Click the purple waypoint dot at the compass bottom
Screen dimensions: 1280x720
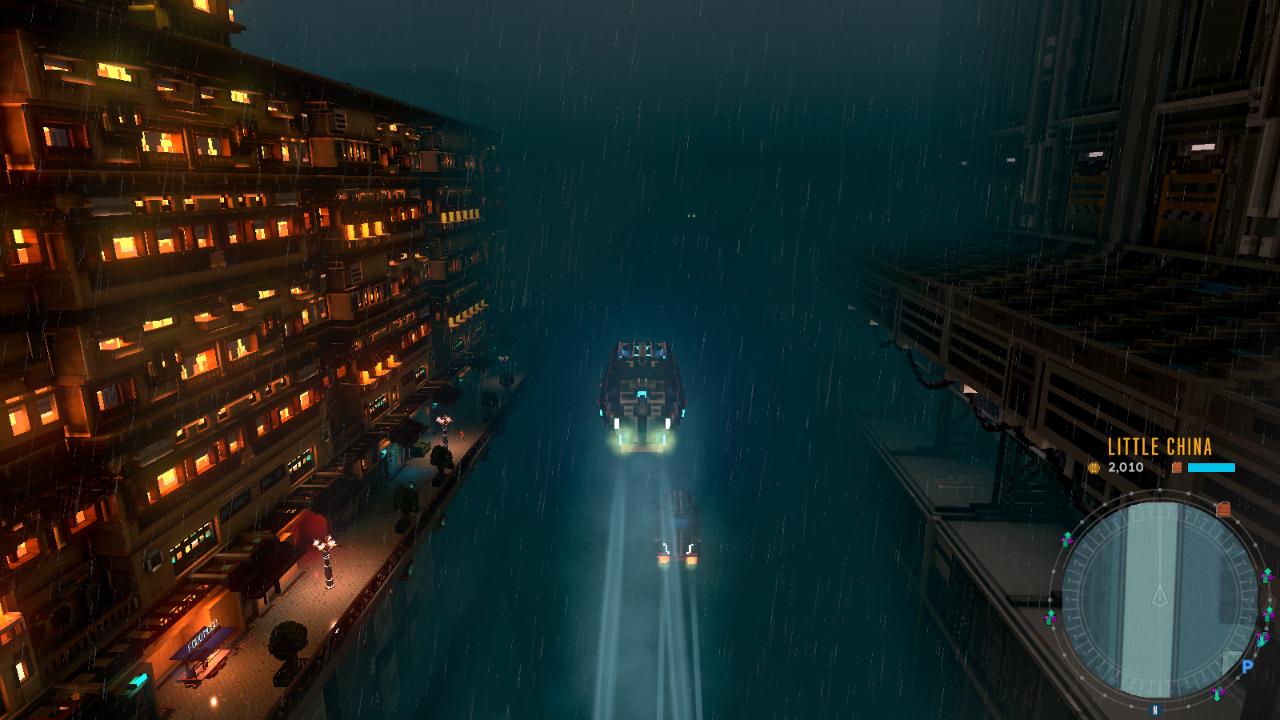click(x=1221, y=690)
